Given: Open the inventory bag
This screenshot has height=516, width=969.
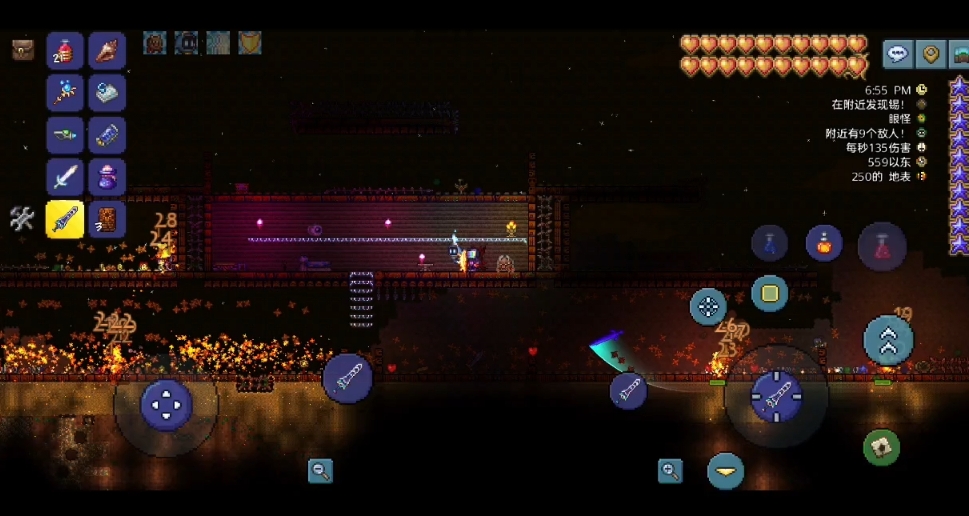Looking at the screenshot, I should click(22, 49).
